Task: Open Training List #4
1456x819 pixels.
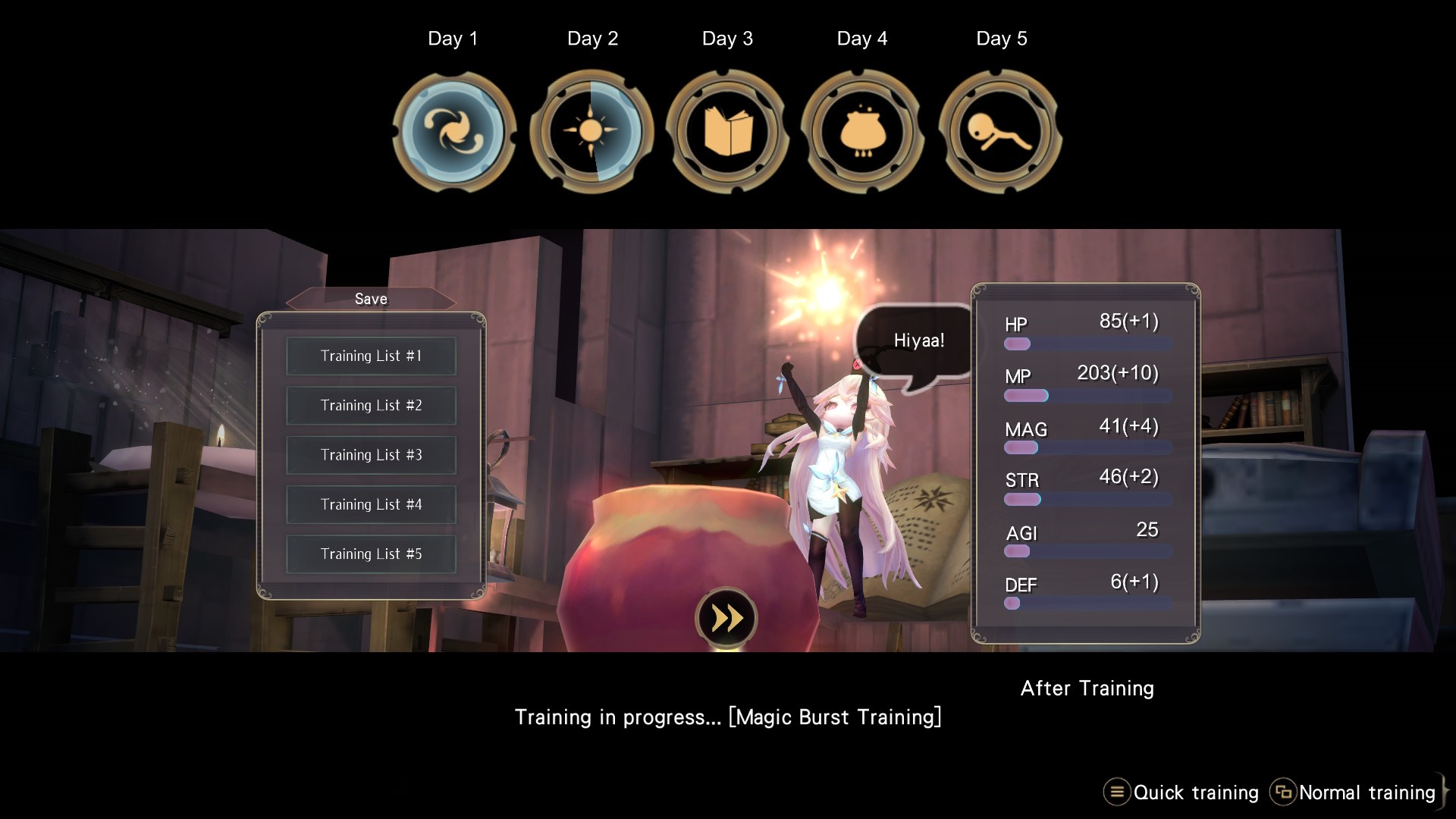Action: 371,504
